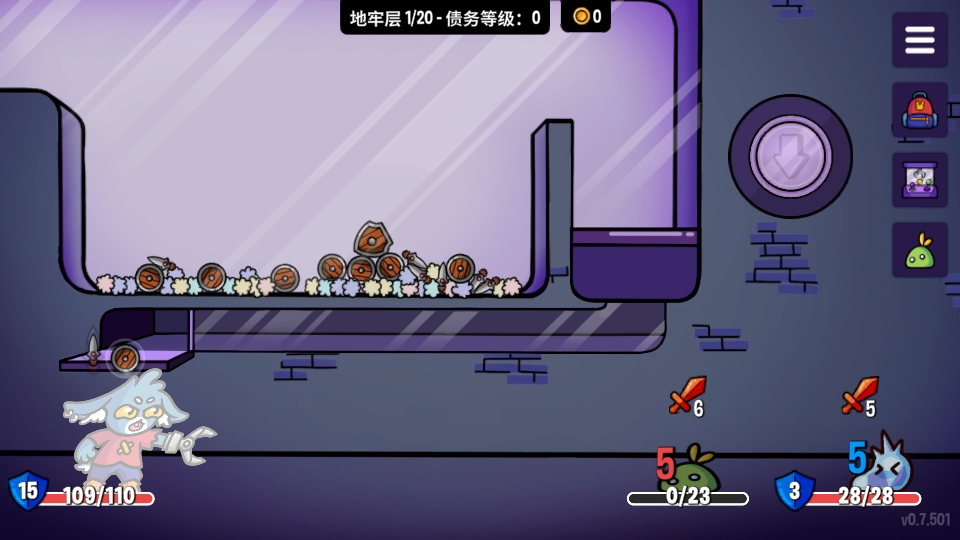Click the gold coin counter
This screenshot has width=960, height=540.
click(586, 16)
